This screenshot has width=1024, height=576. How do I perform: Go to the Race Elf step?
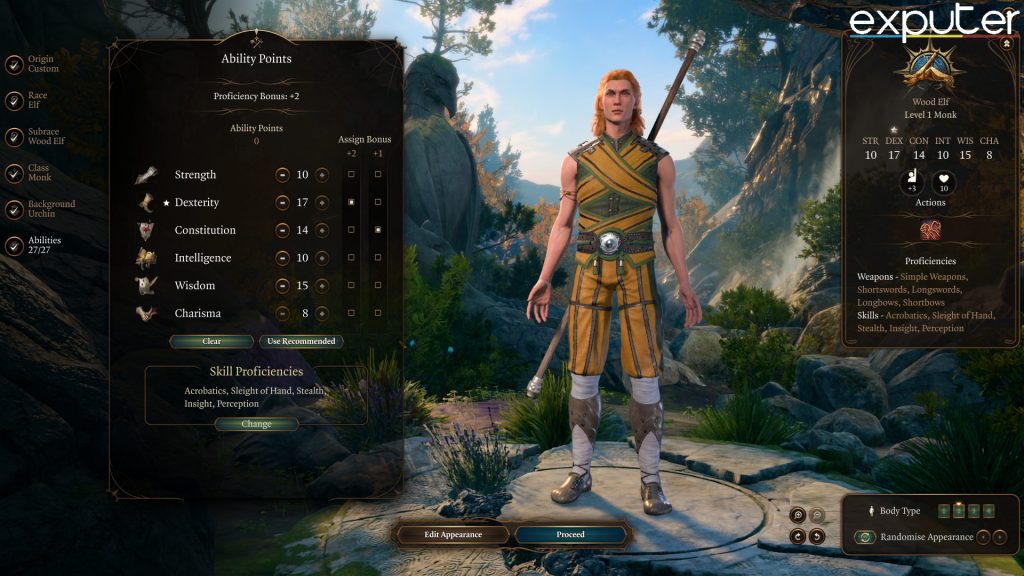point(14,101)
